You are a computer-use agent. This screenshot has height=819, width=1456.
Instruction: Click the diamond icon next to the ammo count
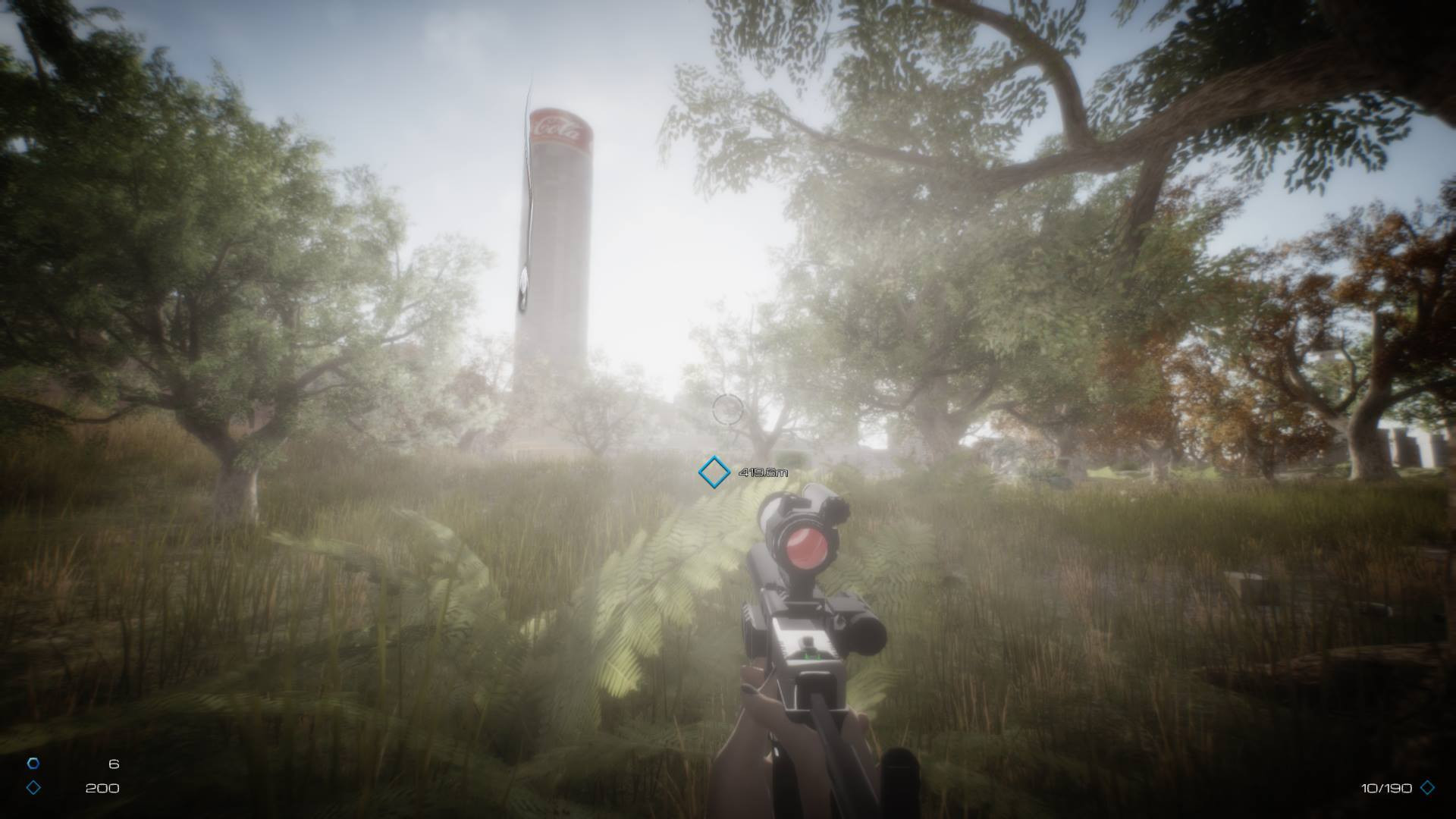coord(1427,788)
